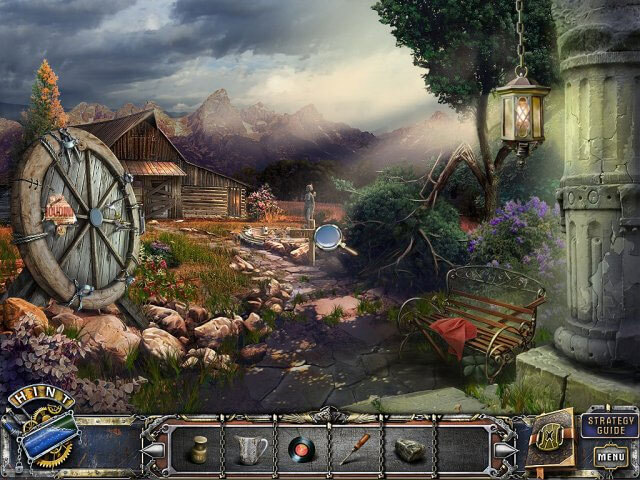Open the game Menu
The image size is (640, 480).
point(611,457)
